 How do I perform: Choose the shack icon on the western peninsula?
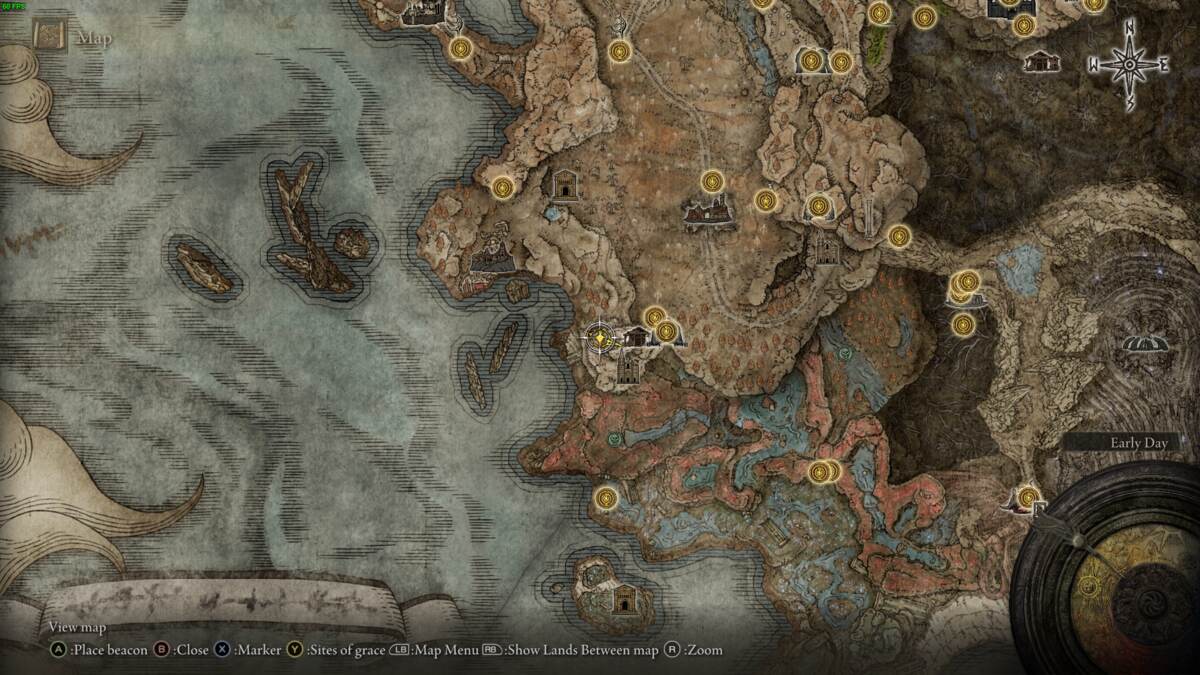(492, 258)
